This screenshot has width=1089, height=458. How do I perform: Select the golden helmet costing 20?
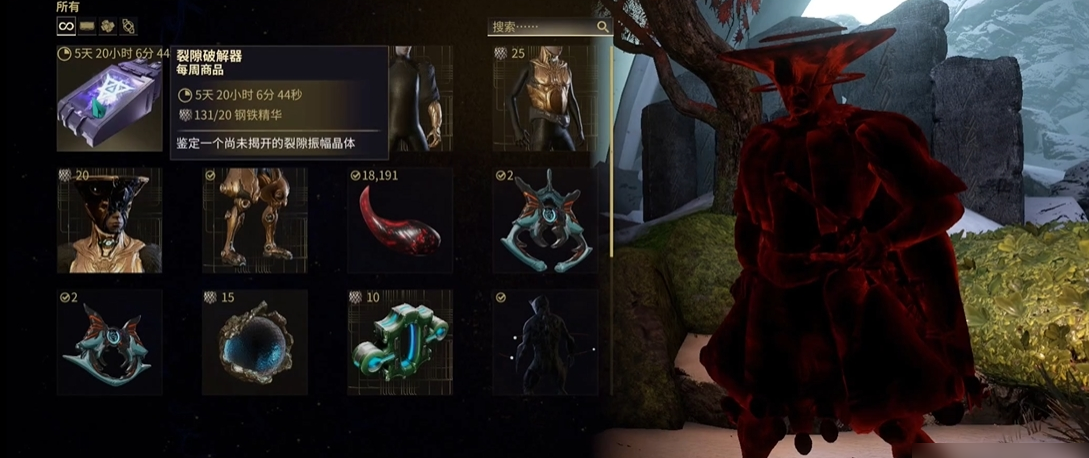point(109,221)
